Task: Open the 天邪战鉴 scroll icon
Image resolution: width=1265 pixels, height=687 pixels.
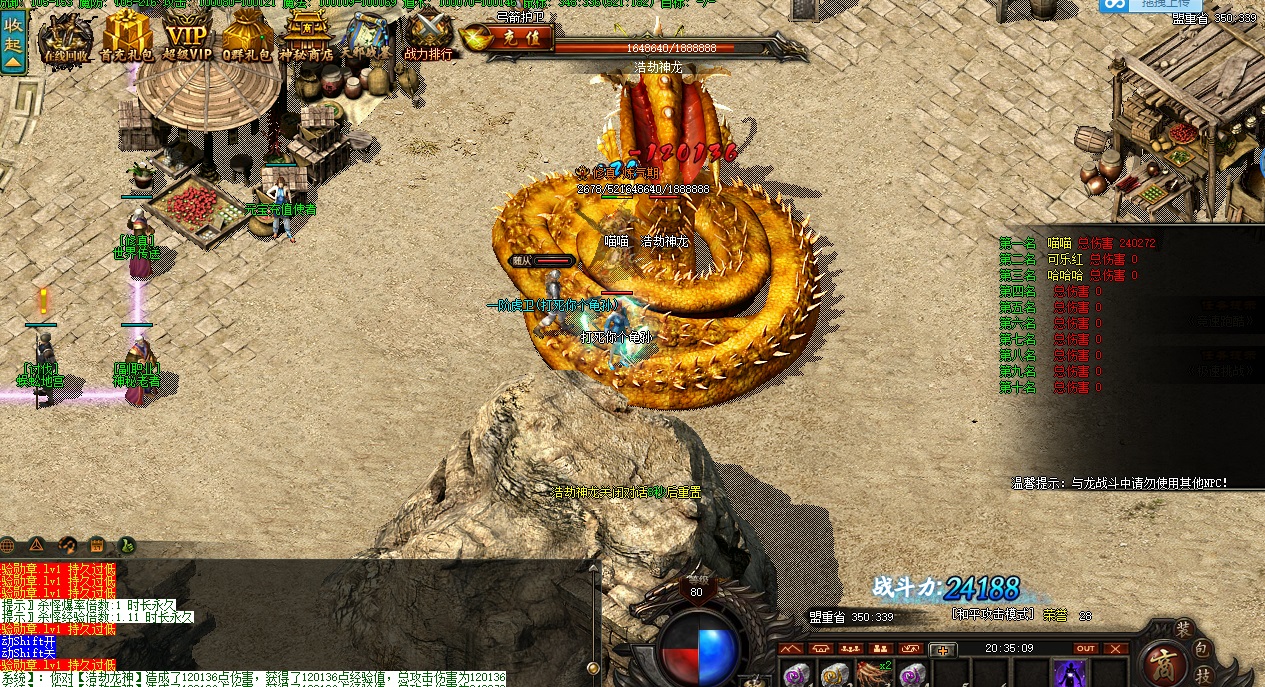Action: [366, 36]
